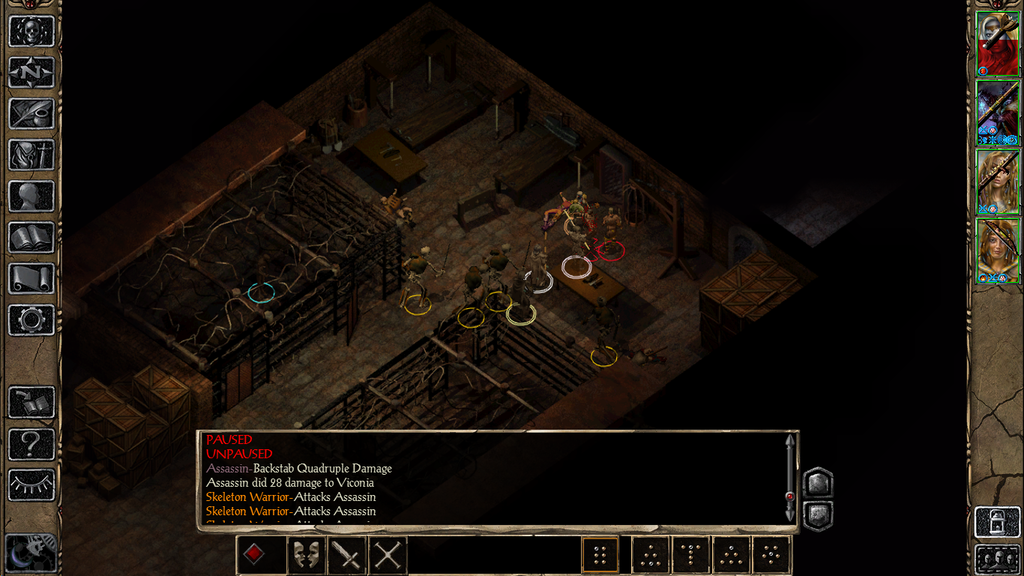Select all party members button

997,559
